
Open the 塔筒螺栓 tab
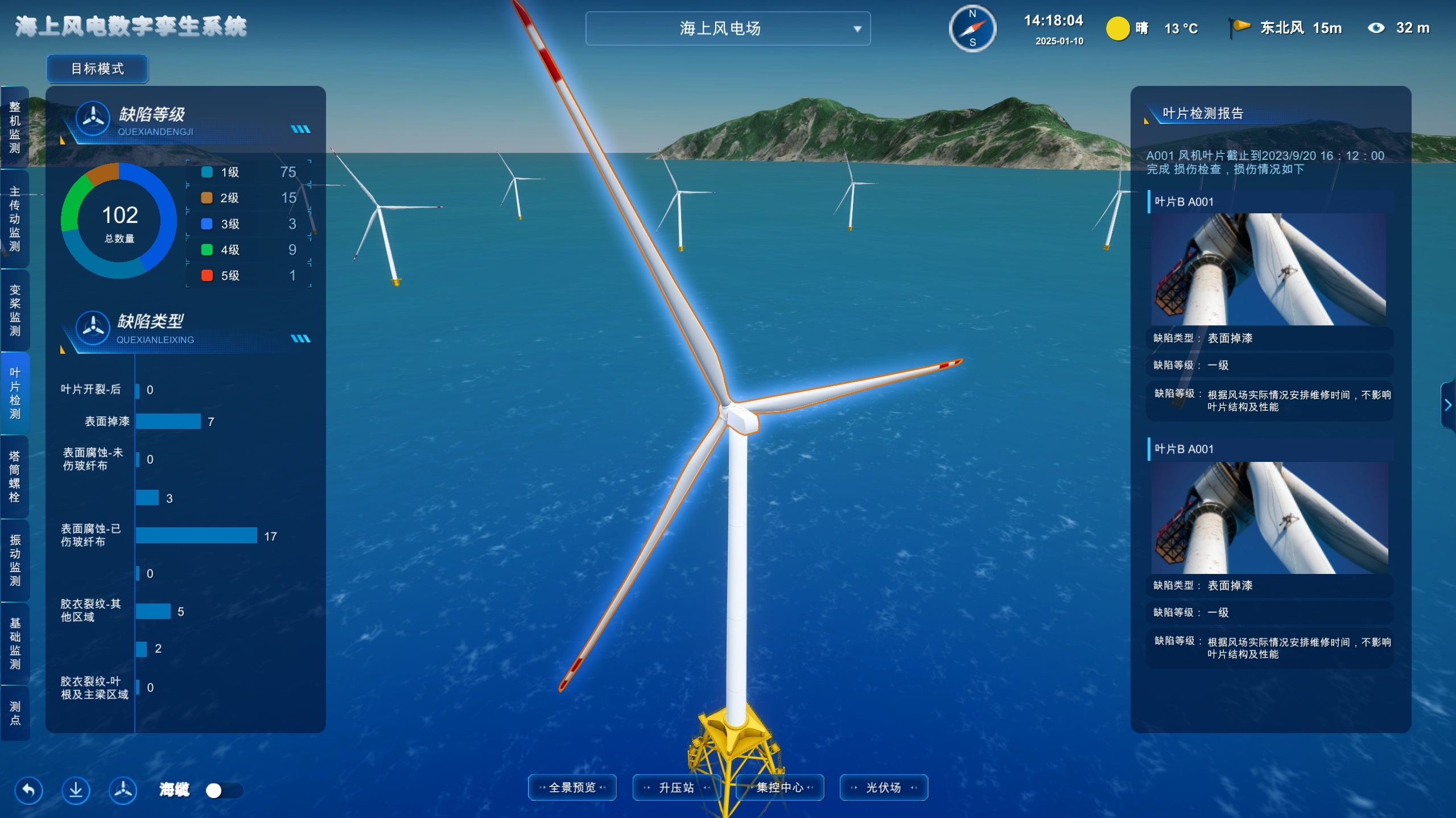15,477
